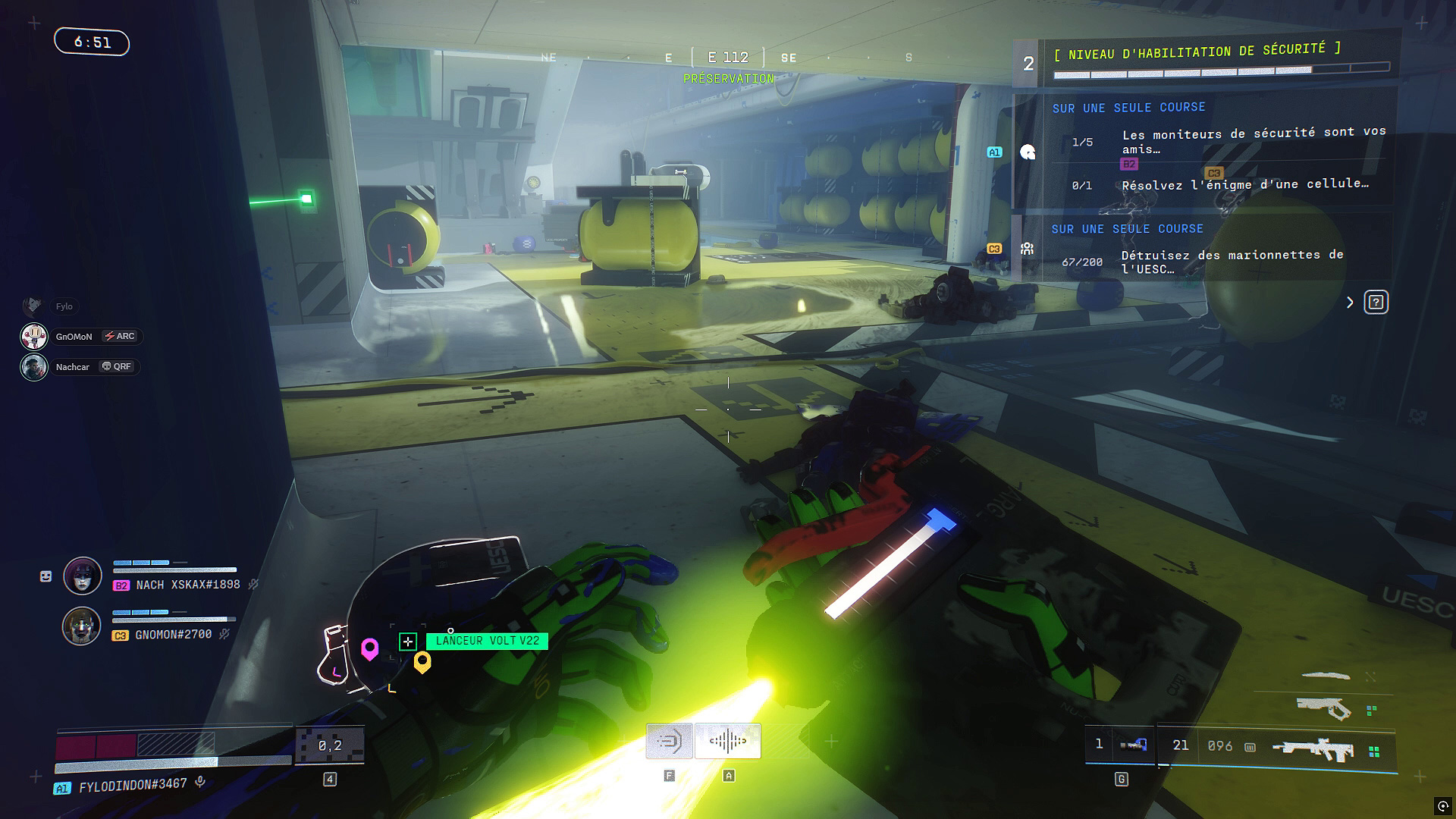This screenshot has width=1456, height=819.
Task: Click the replay icon in the corner
Action: 1442,805
